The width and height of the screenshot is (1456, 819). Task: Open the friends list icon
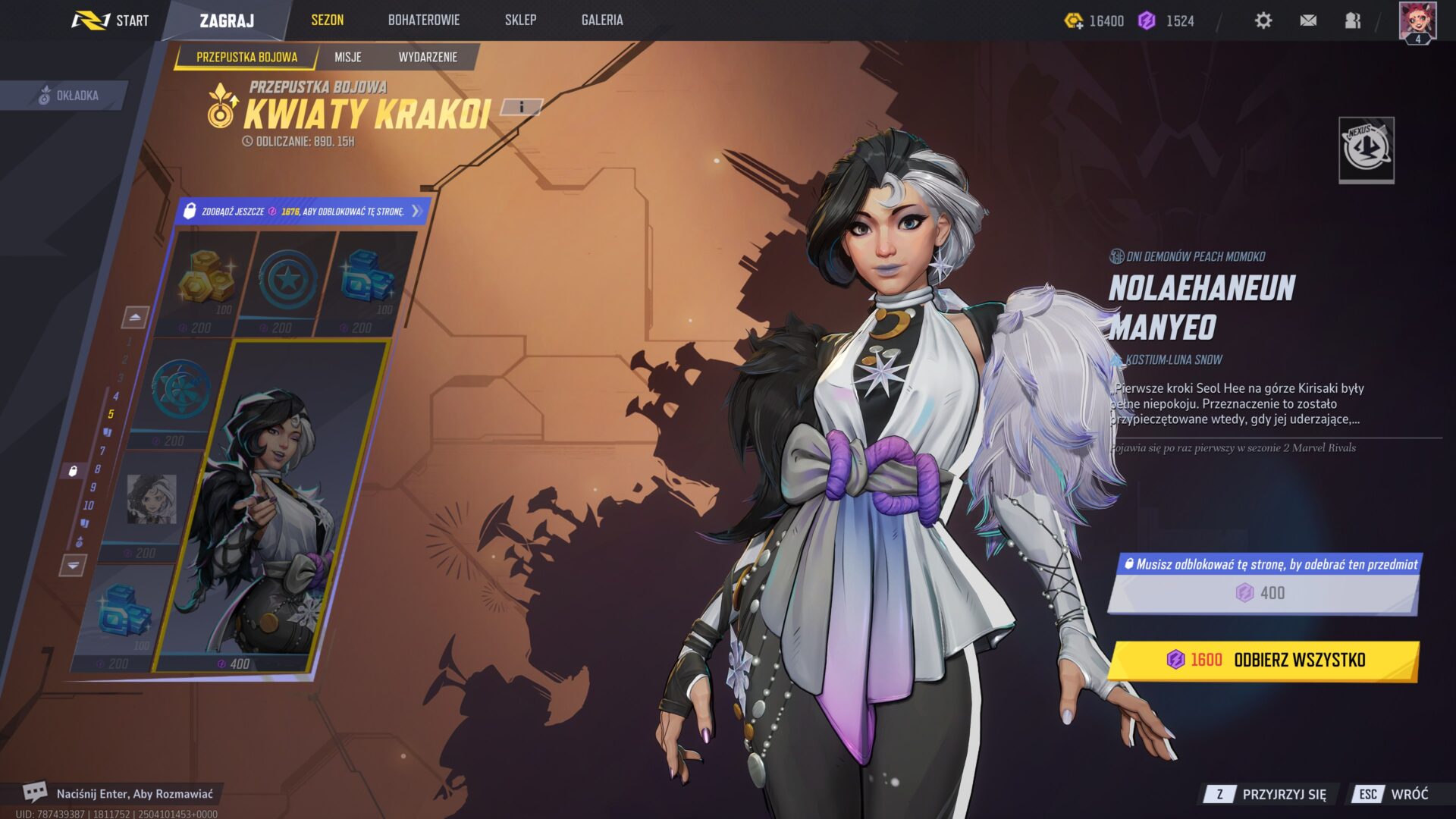click(1353, 20)
